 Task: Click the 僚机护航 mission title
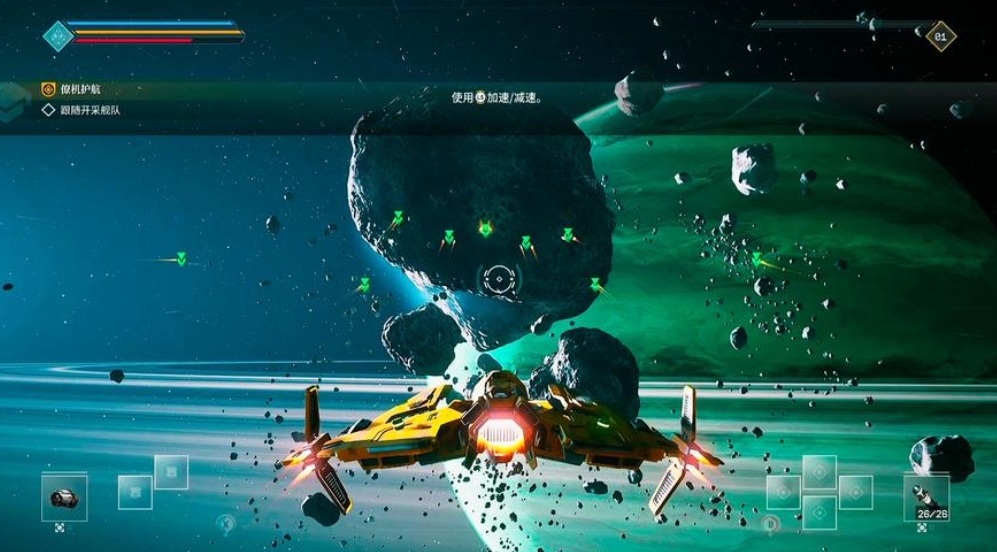[x=81, y=90]
